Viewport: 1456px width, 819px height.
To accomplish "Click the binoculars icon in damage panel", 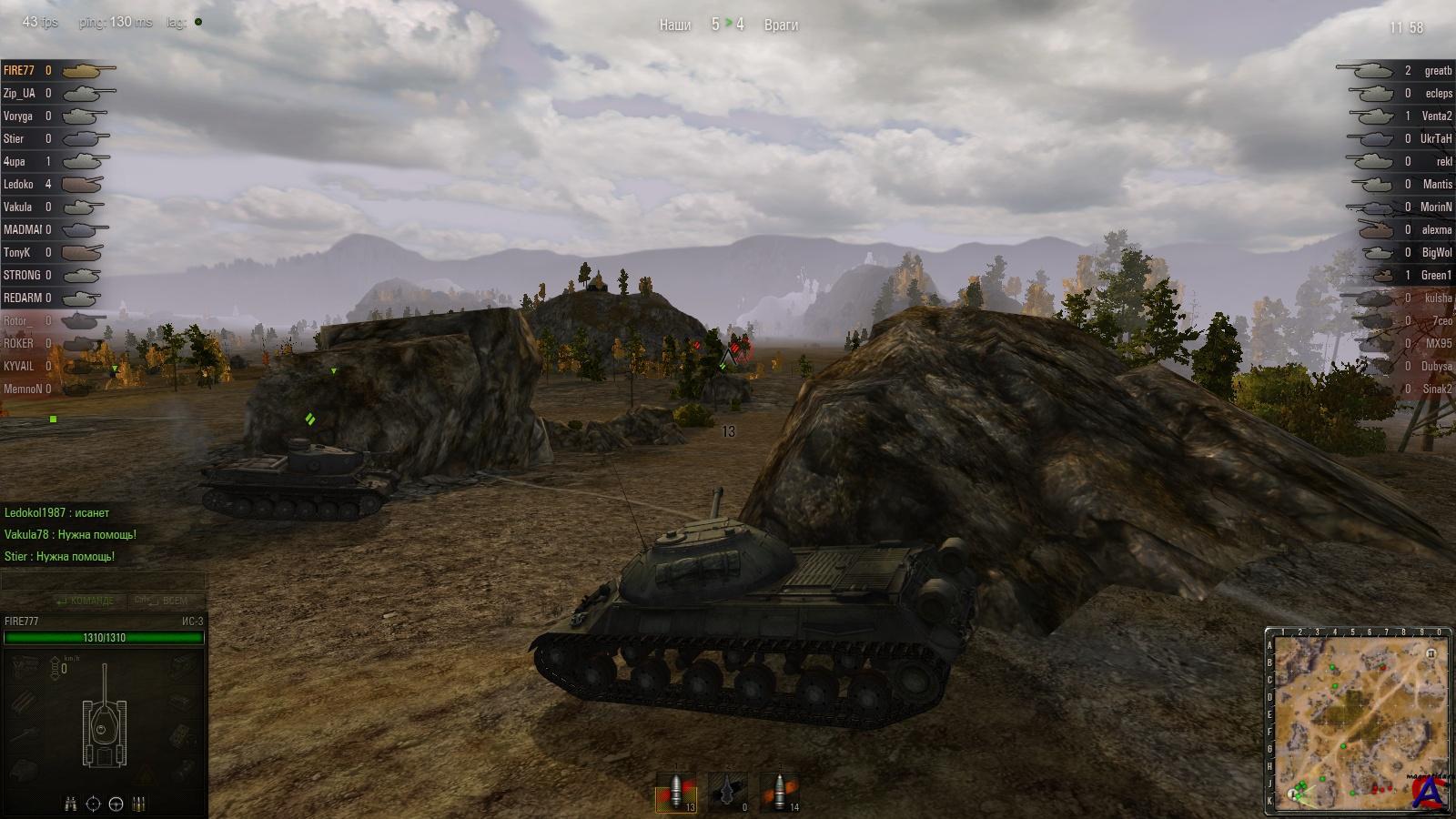I will pyautogui.click(x=71, y=804).
